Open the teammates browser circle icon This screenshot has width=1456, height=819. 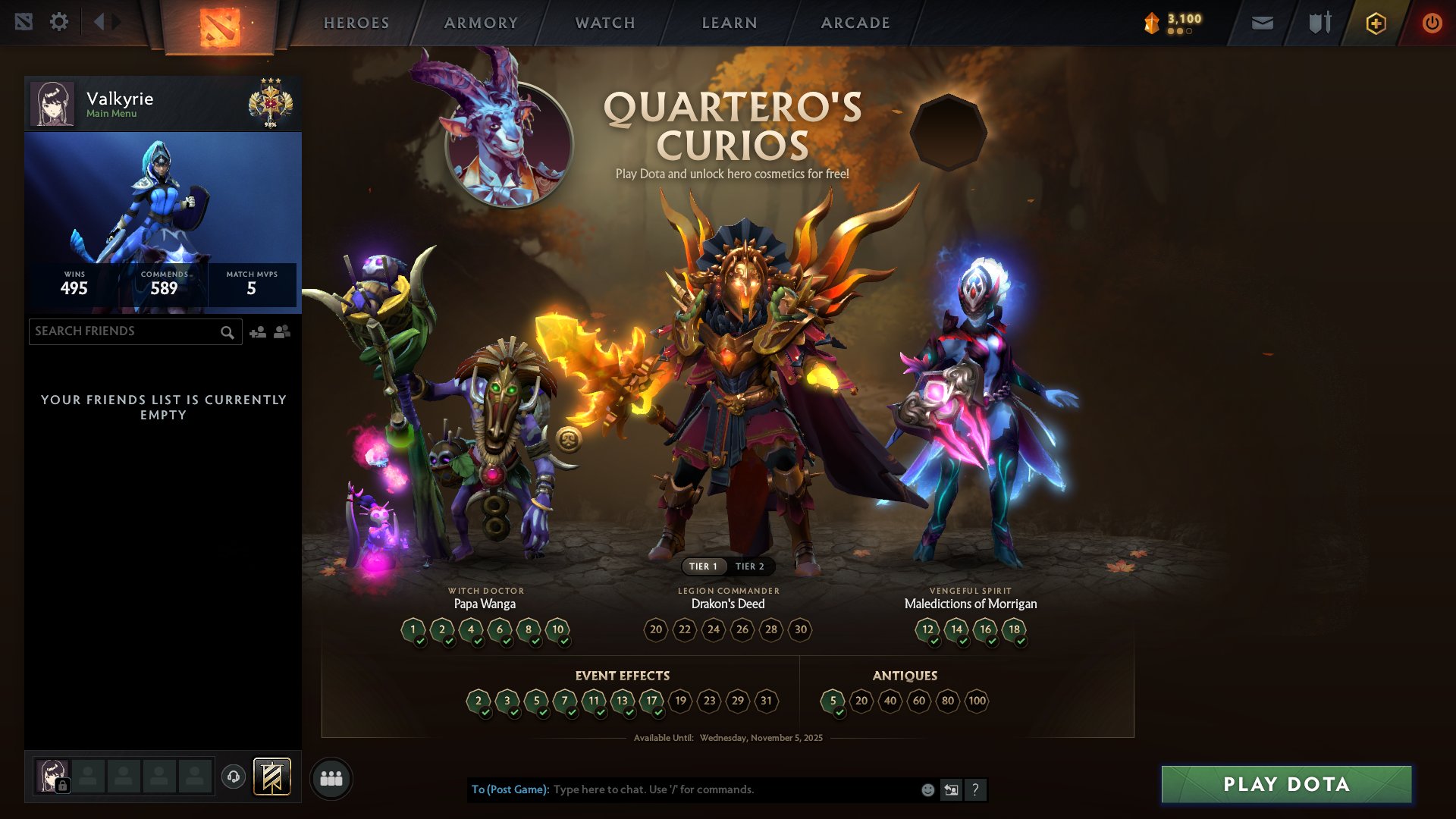click(x=331, y=777)
